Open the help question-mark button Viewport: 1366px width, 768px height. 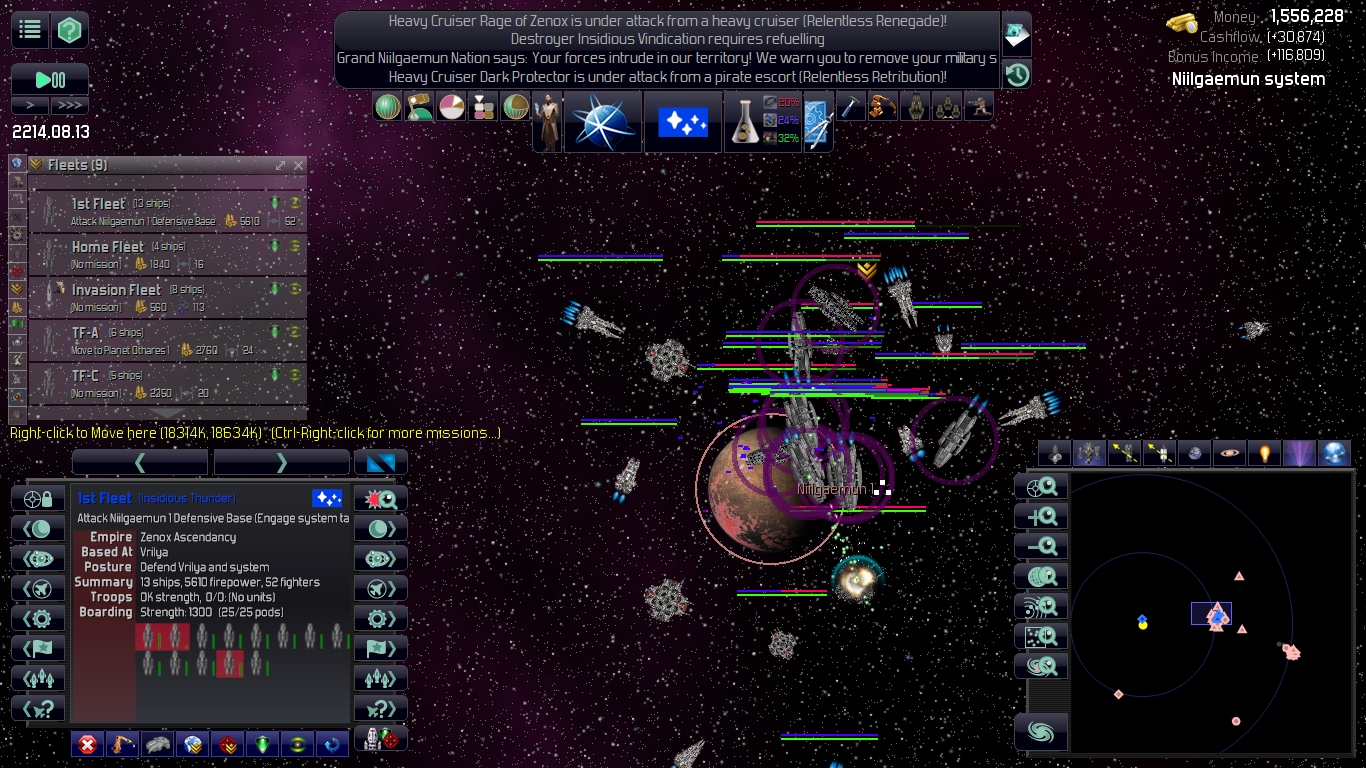coord(70,30)
